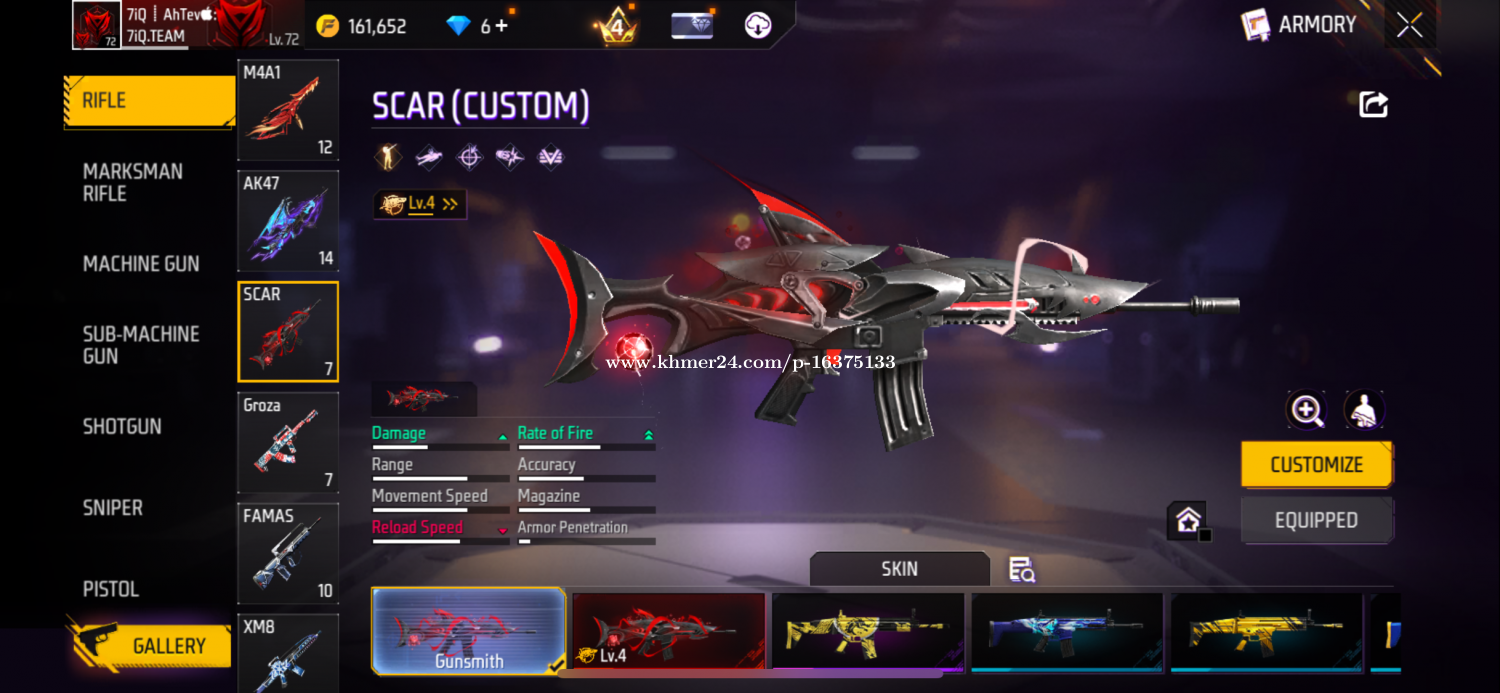Screen dimensions: 1500x693
Task: Select the Groza weapon tile
Action: pos(288,443)
